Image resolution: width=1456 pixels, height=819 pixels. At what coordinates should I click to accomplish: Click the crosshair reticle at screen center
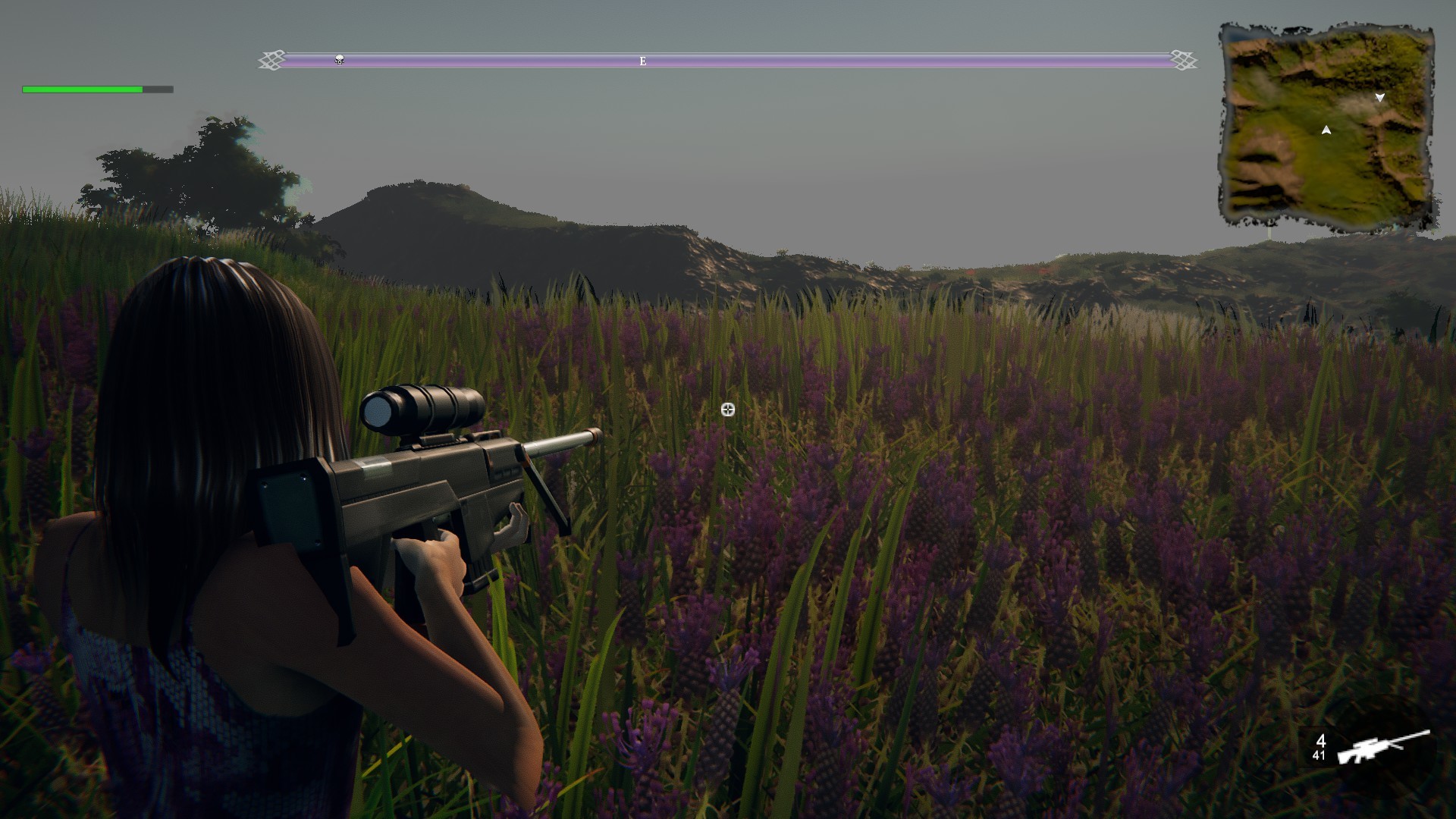[x=729, y=409]
